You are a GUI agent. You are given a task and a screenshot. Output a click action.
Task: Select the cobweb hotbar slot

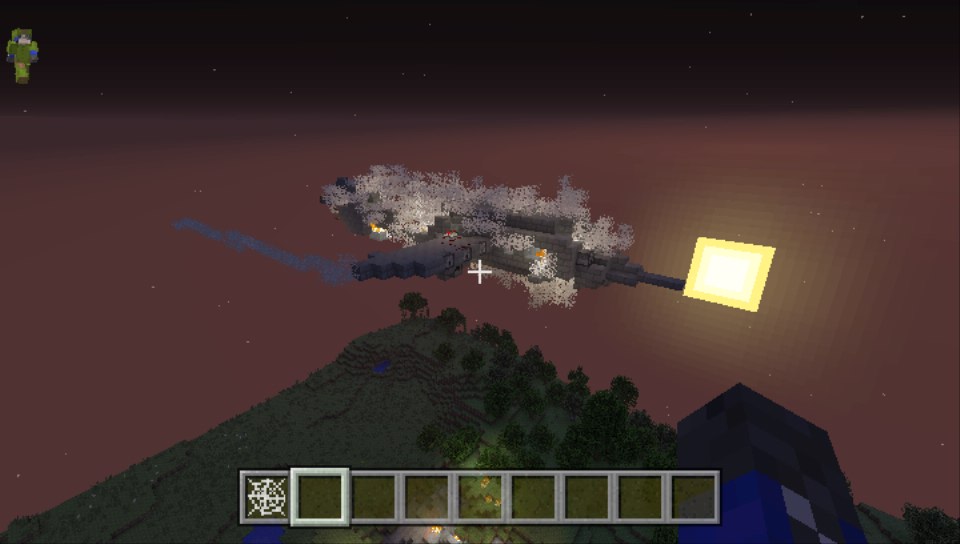pyautogui.click(x=266, y=497)
